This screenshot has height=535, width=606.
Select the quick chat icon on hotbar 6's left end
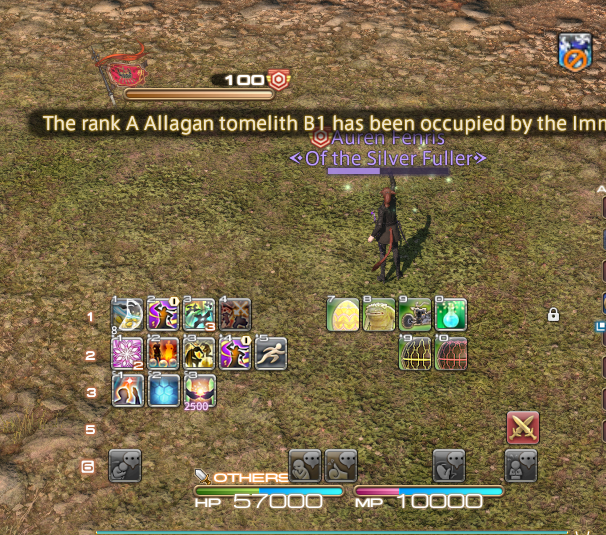point(125,465)
